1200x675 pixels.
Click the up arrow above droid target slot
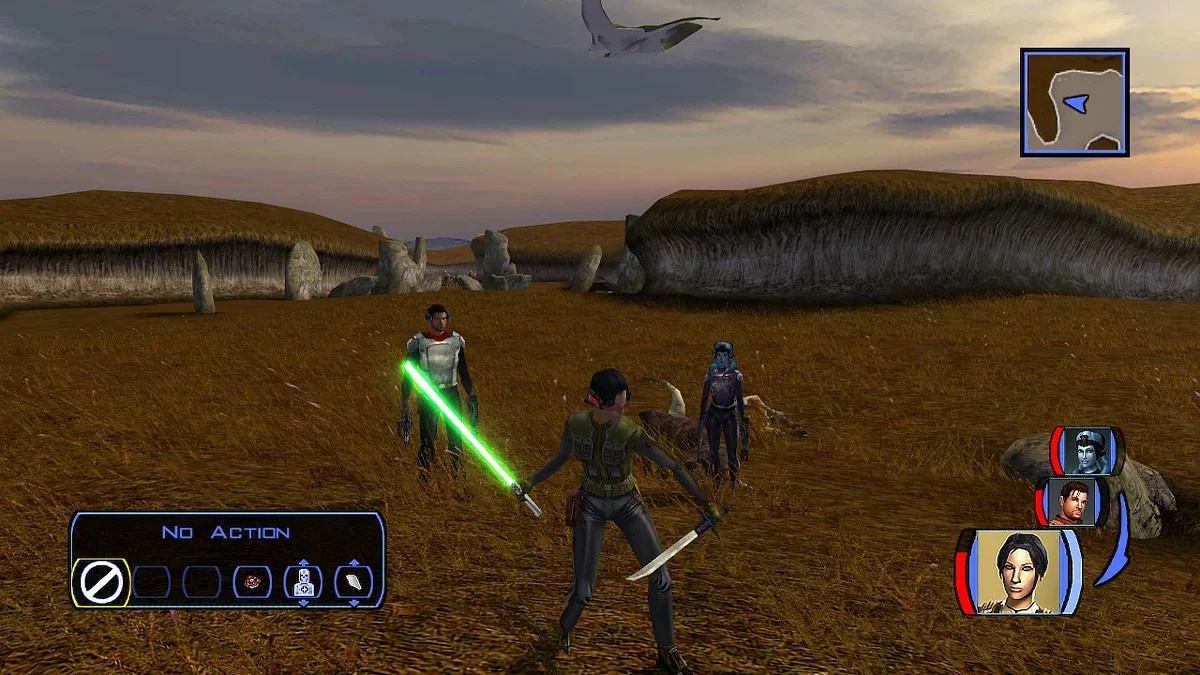click(303, 564)
